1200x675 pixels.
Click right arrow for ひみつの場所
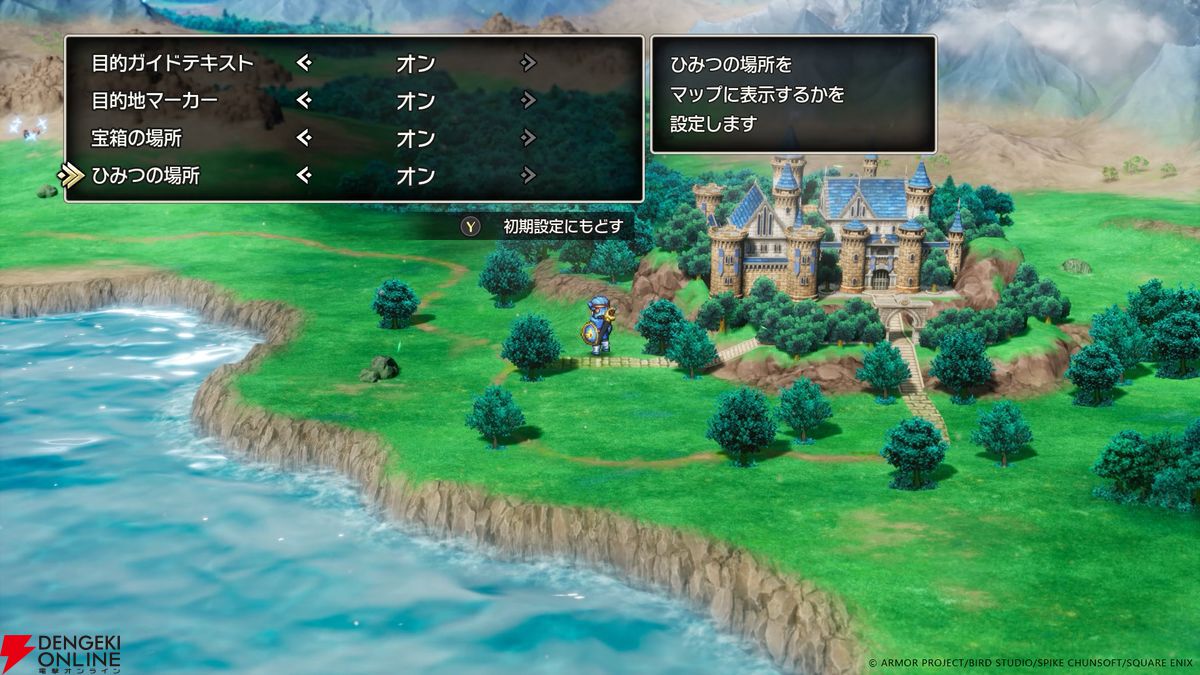tap(528, 176)
